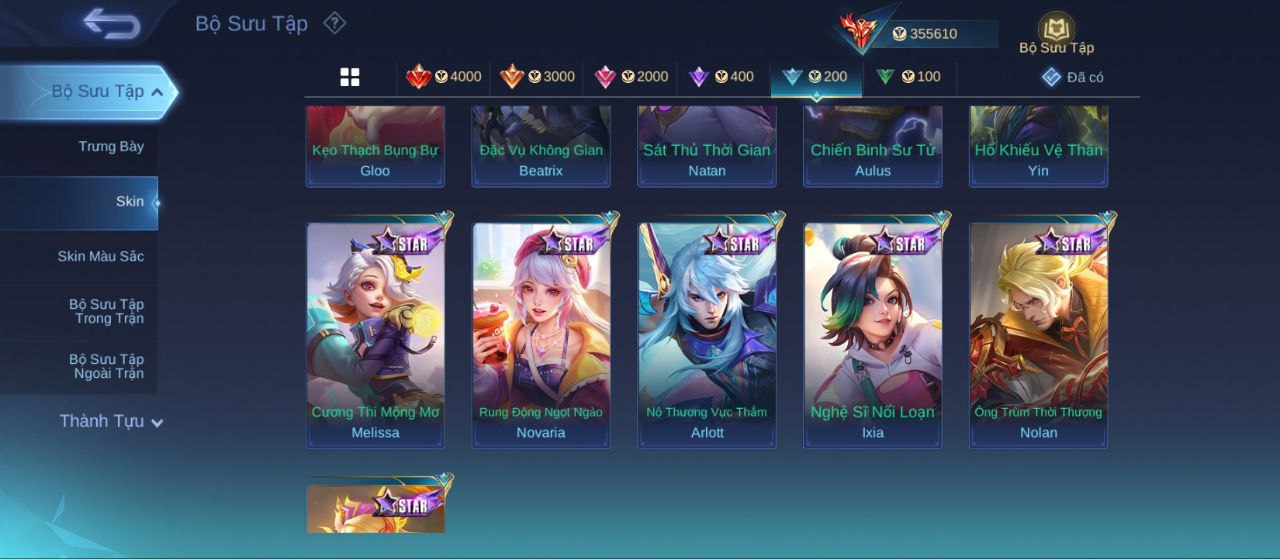
Task: Open Bộ Sưu Tập book icon
Action: 1056,29
